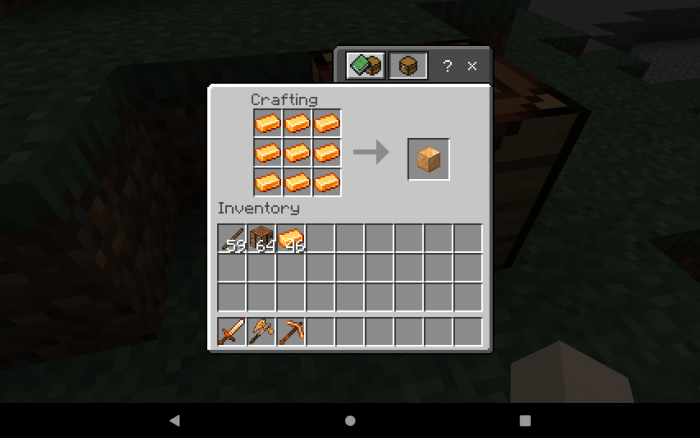Tap the Android home button
This screenshot has height=438, width=700.
[350, 420]
